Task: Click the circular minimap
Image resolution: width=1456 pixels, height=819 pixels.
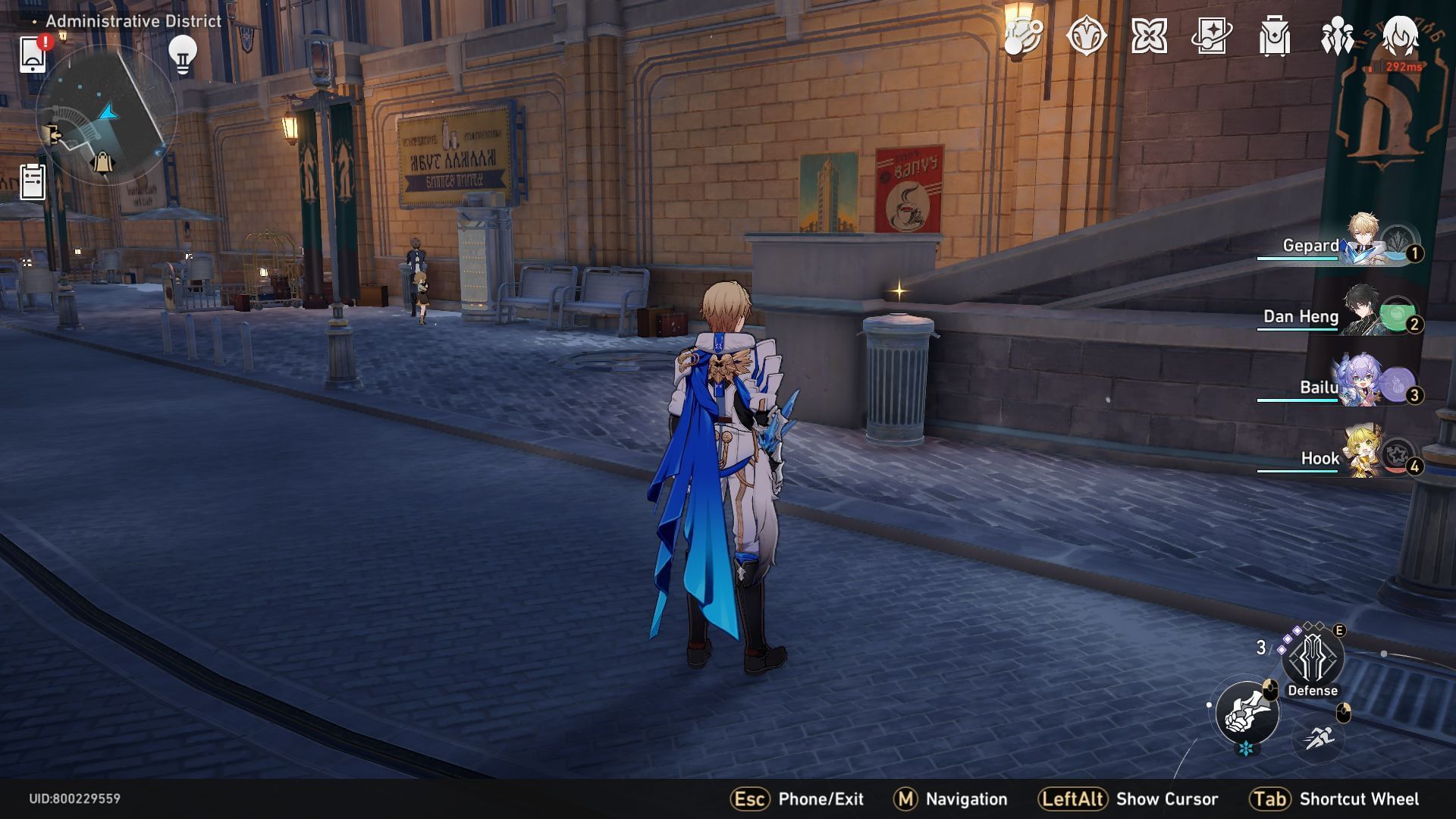Action: click(106, 115)
